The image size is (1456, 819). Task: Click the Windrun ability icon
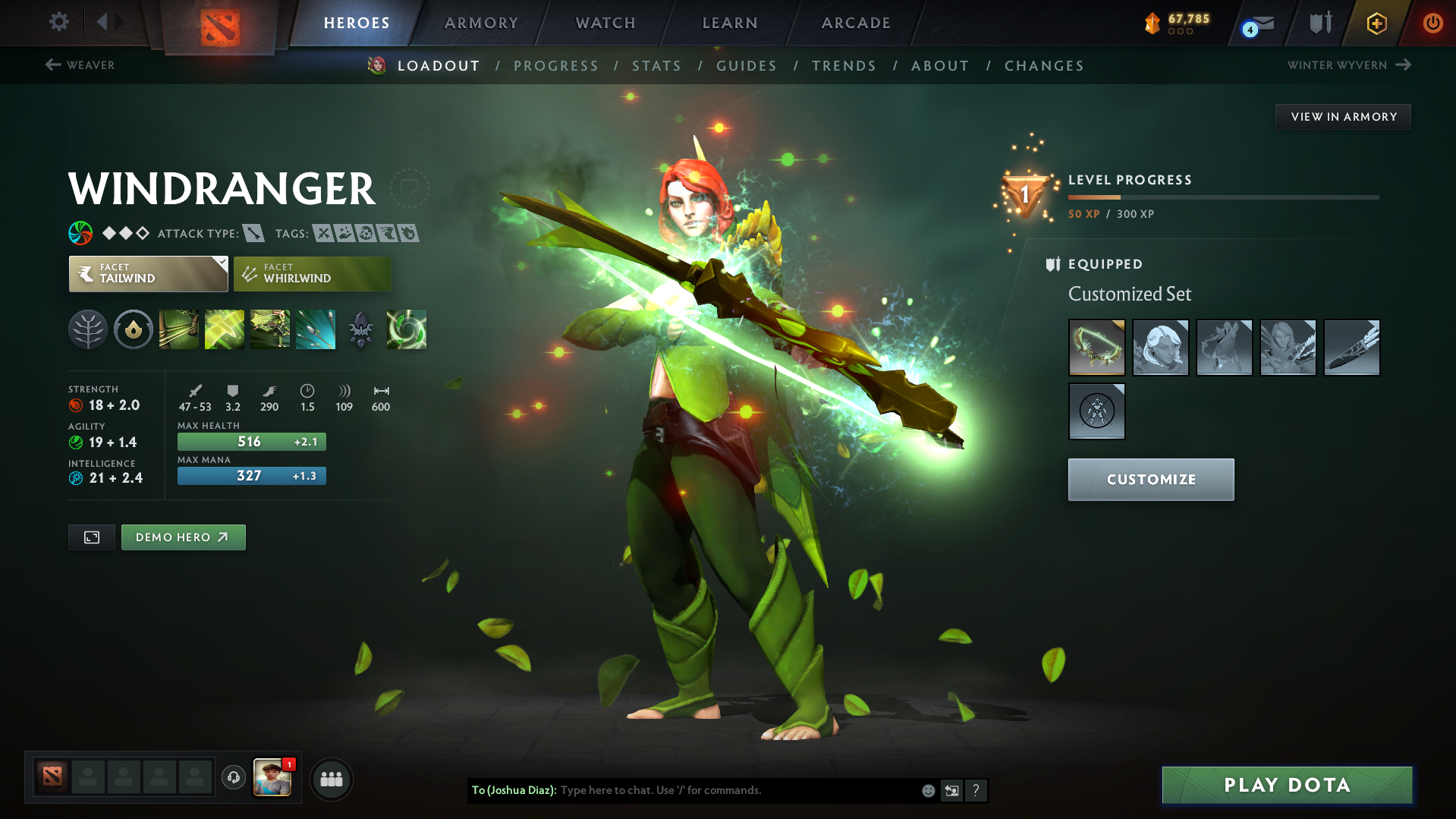(269, 329)
